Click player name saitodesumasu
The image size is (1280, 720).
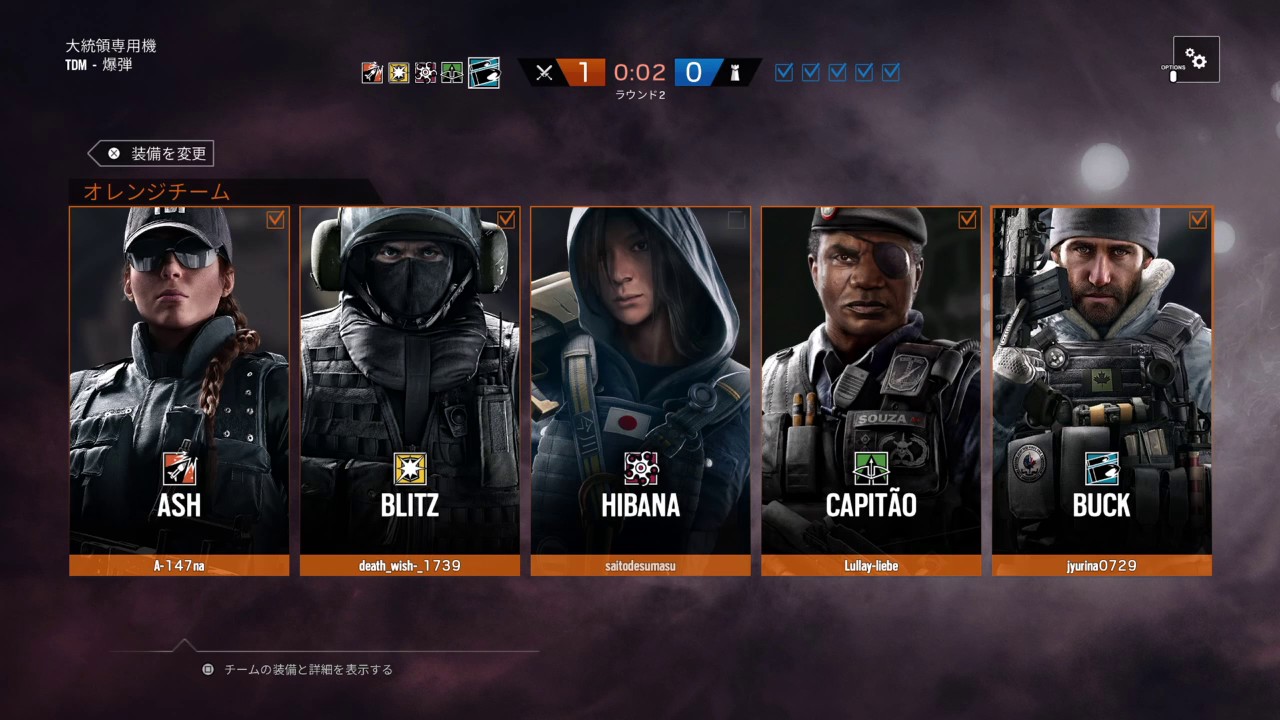[x=640, y=566]
